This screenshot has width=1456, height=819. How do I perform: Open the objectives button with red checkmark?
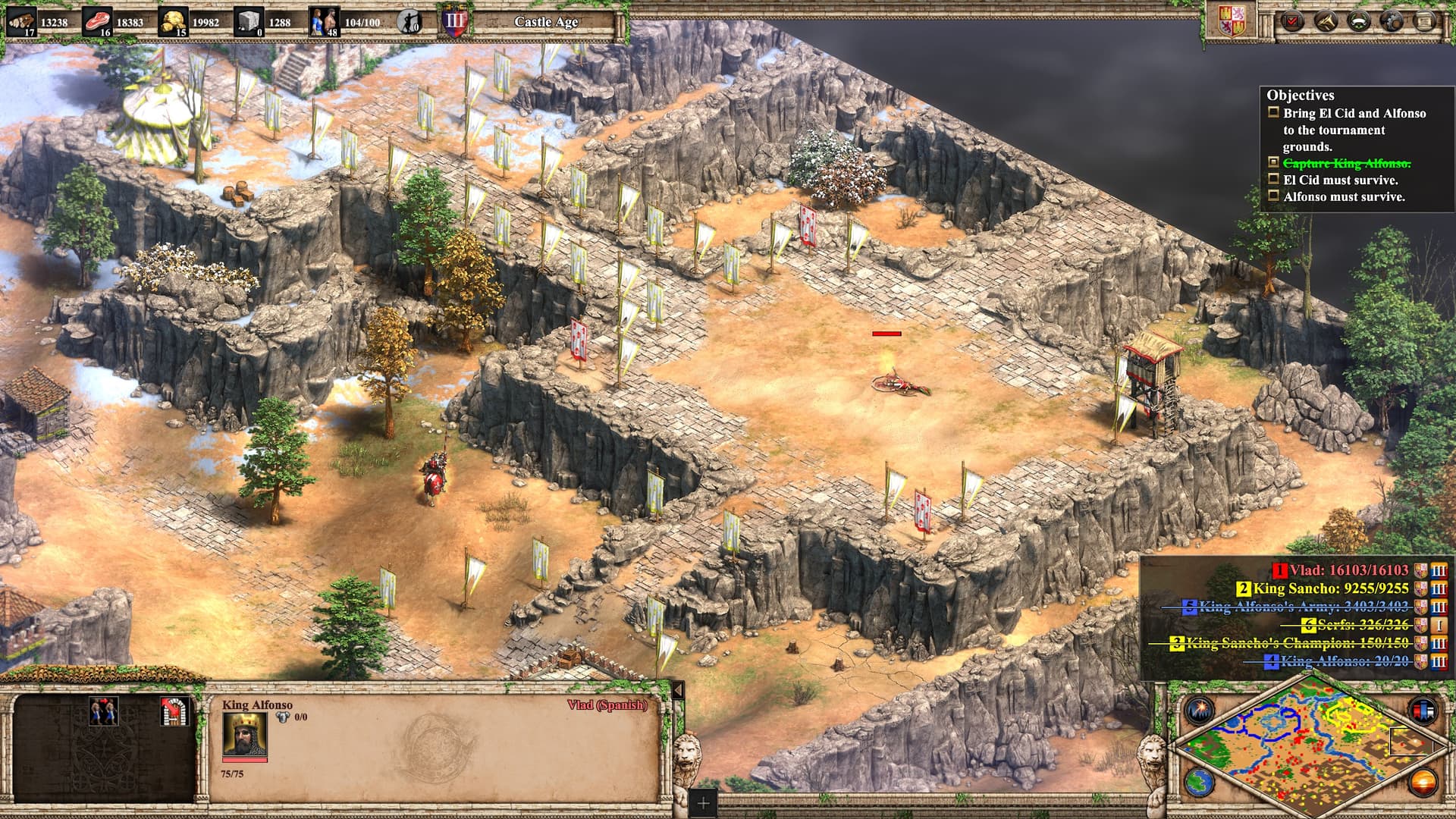(1291, 20)
